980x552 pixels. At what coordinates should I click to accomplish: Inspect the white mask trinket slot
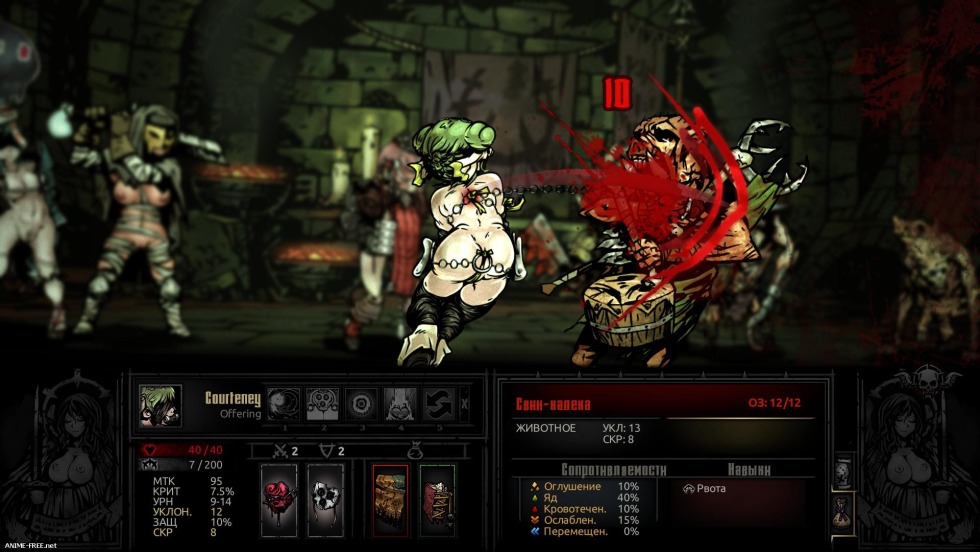[x=325, y=499]
